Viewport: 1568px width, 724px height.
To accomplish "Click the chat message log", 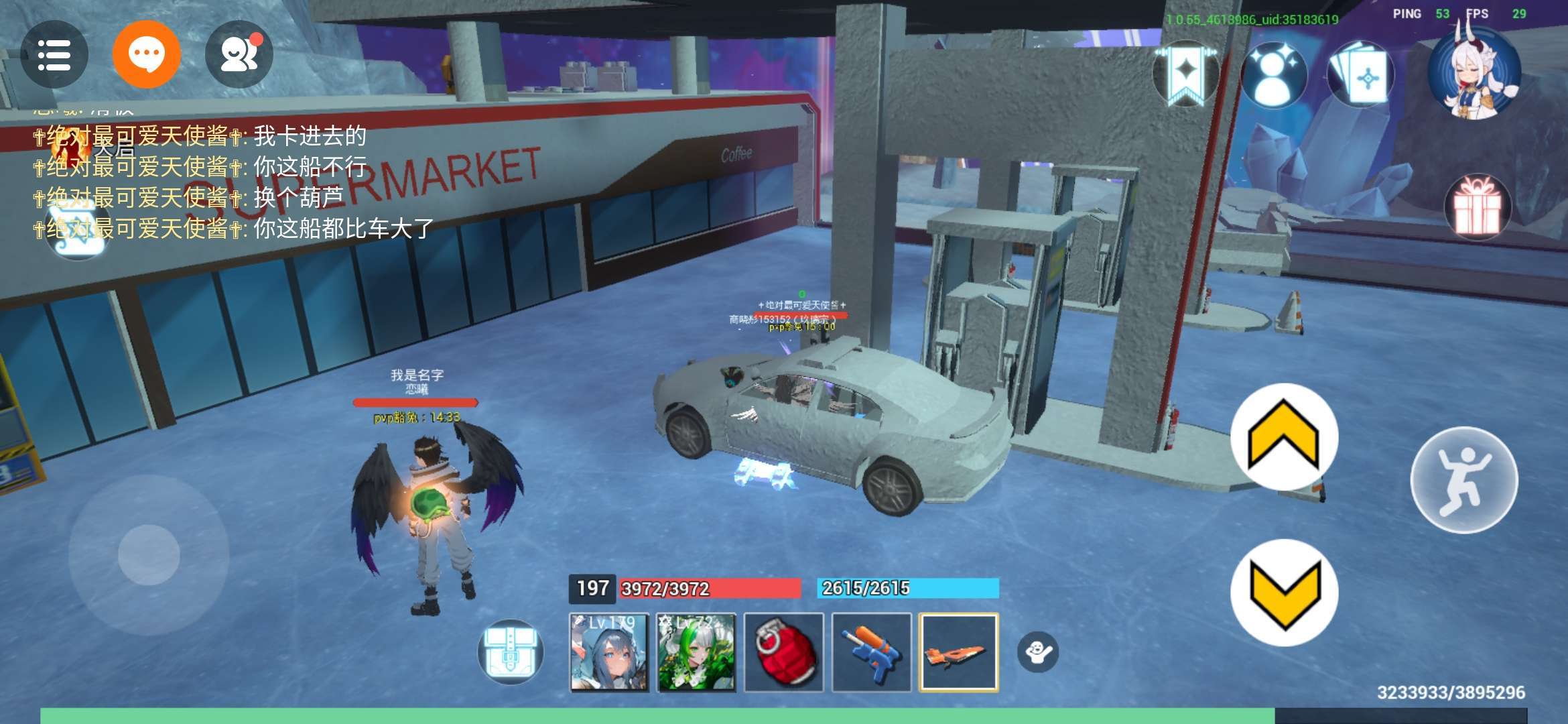I will pyautogui.click(x=235, y=182).
